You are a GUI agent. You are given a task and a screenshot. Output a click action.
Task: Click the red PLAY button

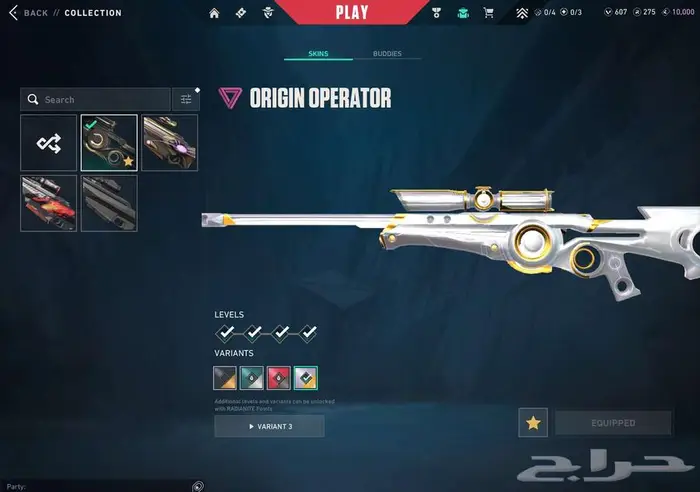pos(351,13)
